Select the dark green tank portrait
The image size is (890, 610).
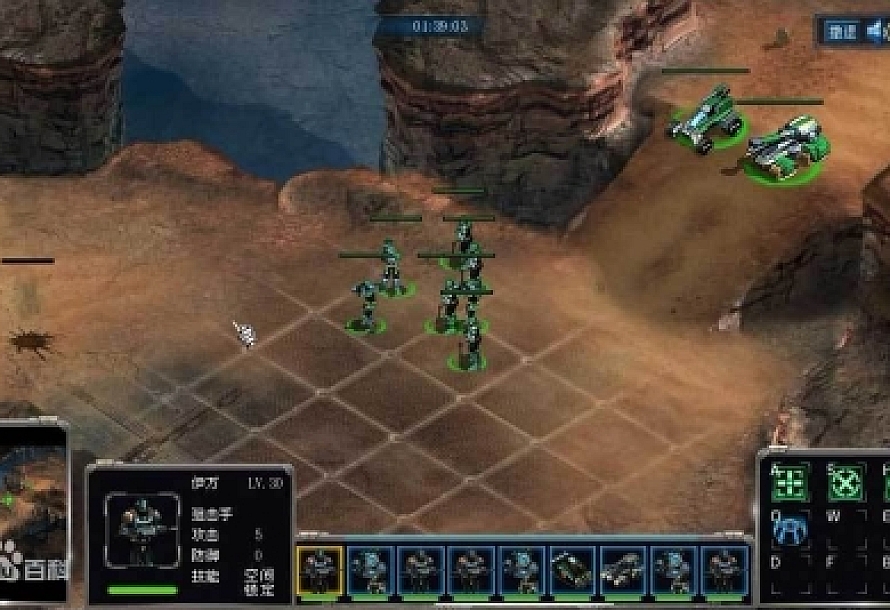coord(573,570)
